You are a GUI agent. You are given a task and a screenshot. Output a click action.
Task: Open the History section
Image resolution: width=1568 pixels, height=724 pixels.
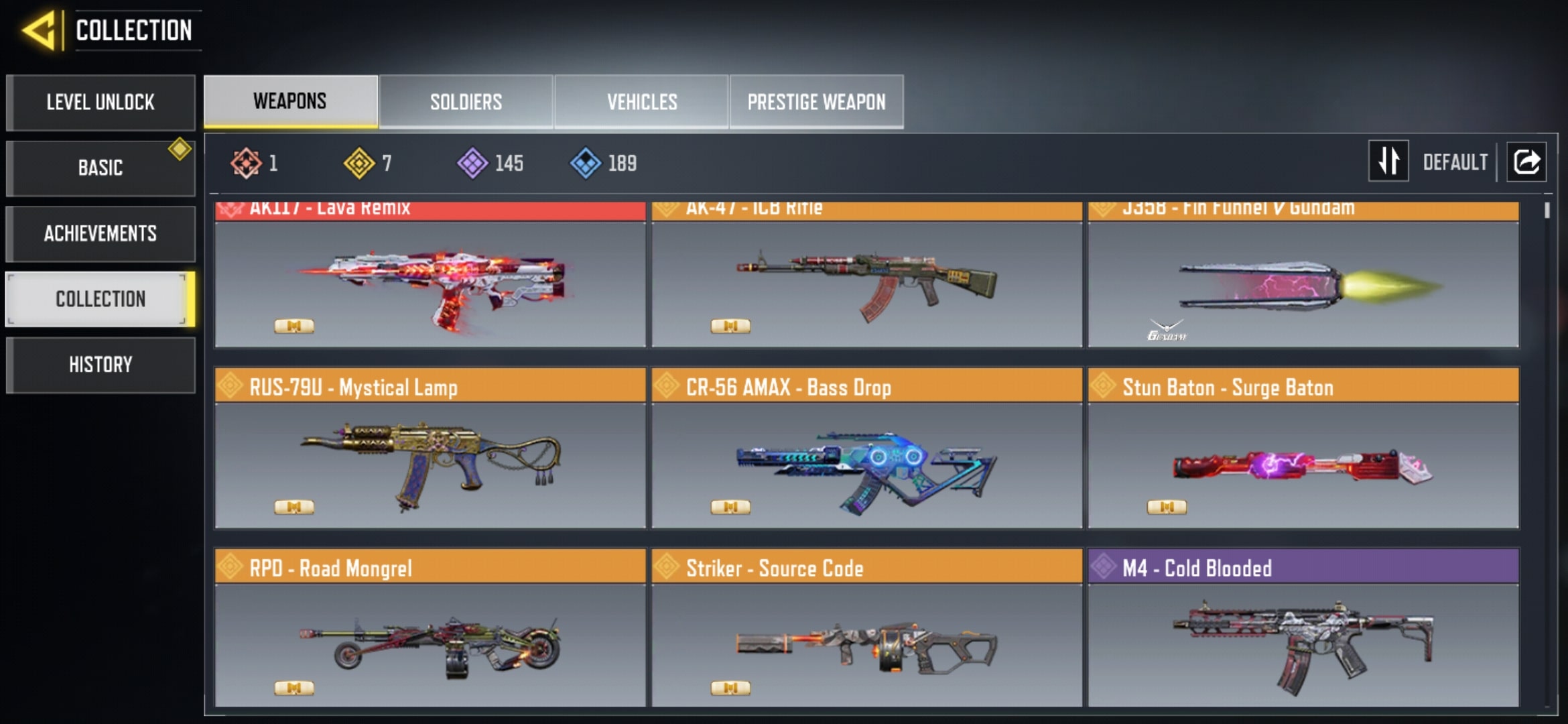coord(101,365)
